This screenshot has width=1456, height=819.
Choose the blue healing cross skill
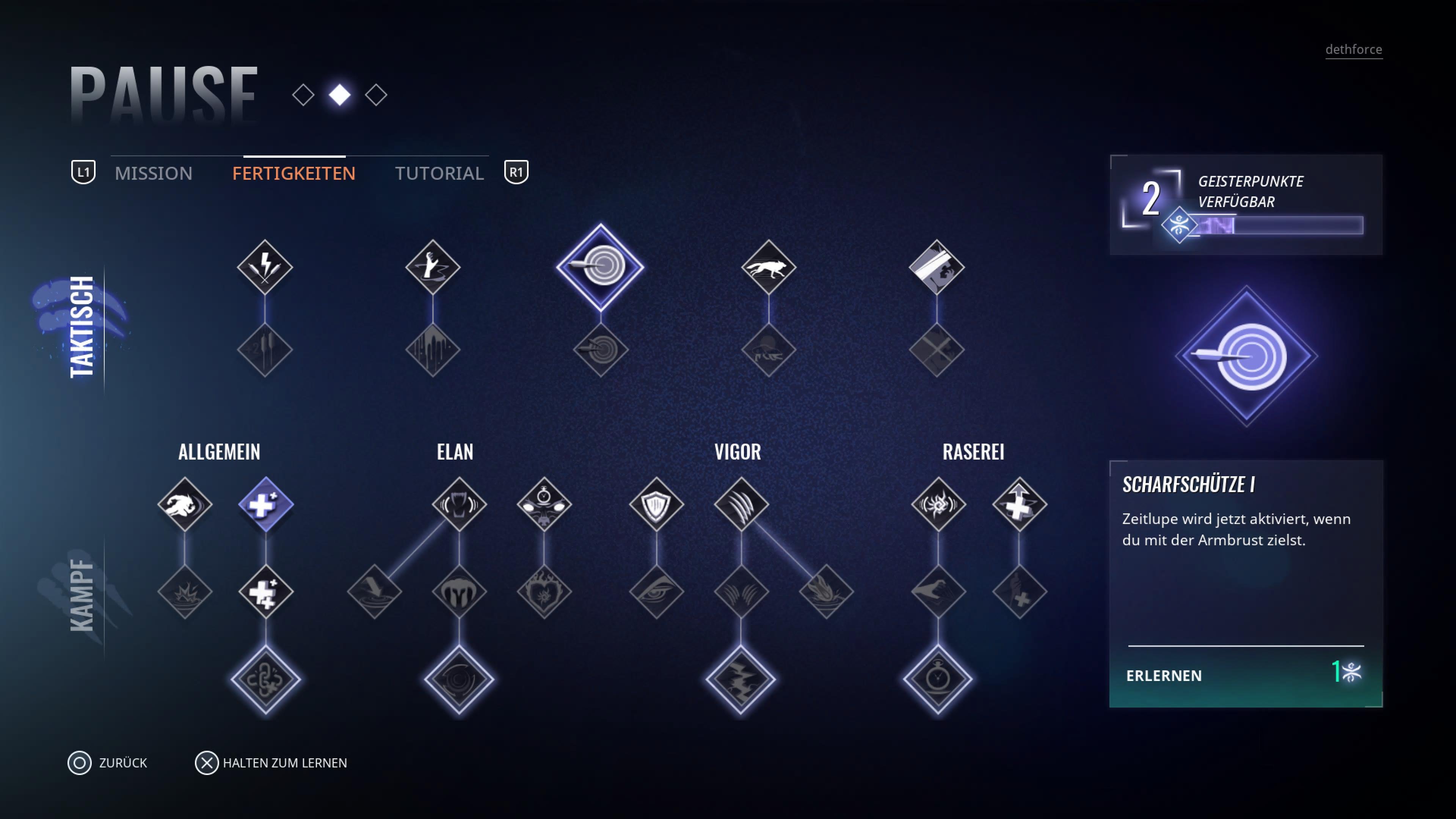click(x=266, y=504)
